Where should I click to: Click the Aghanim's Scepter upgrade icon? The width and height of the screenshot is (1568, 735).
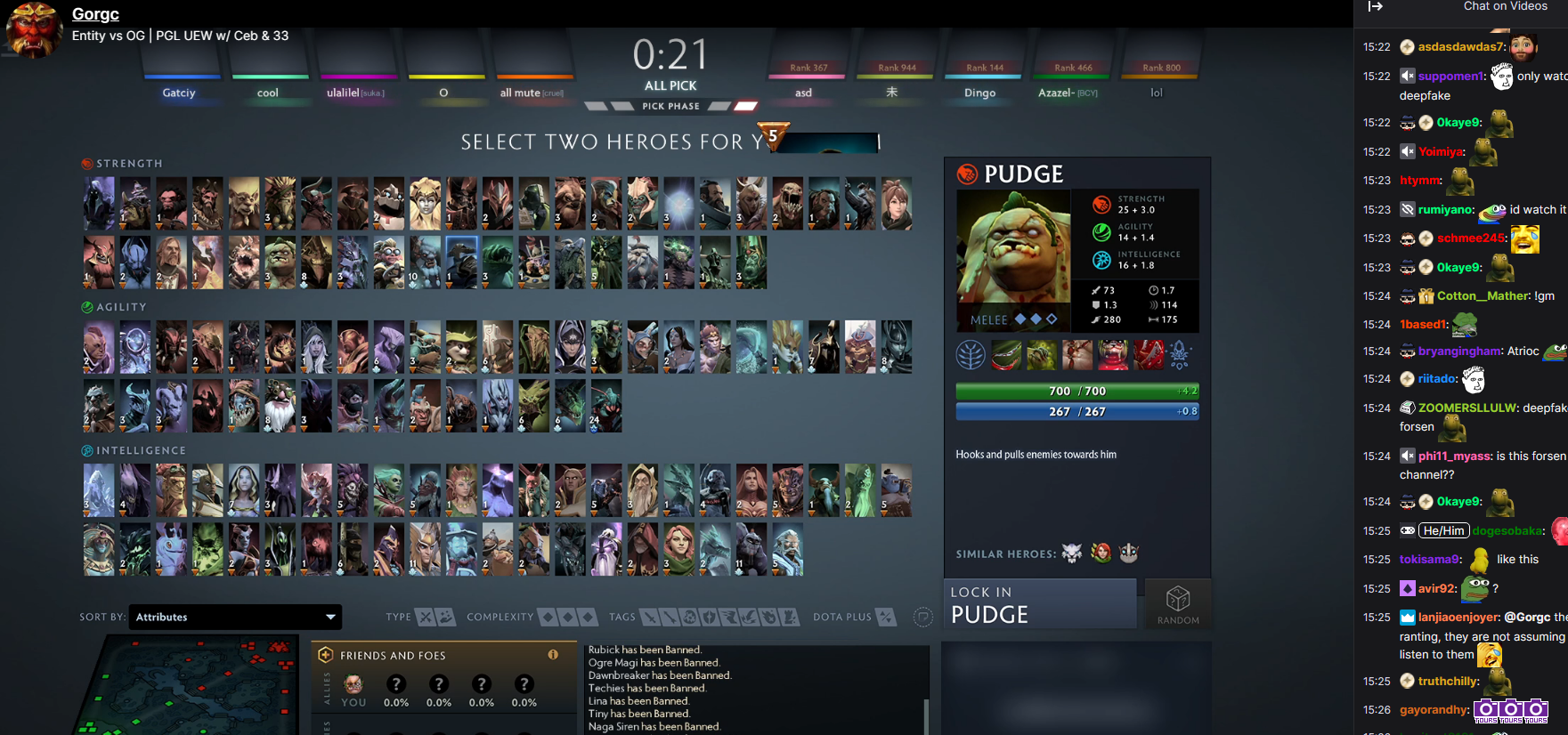point(1179,354)
